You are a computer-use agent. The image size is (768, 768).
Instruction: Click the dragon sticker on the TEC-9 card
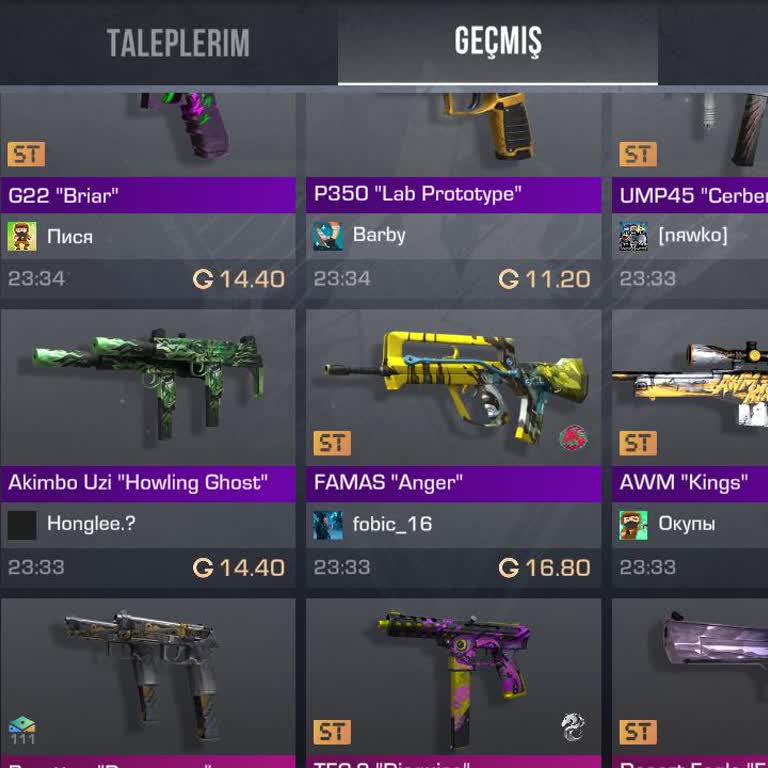pyautogui.click(x=572, y=727)
